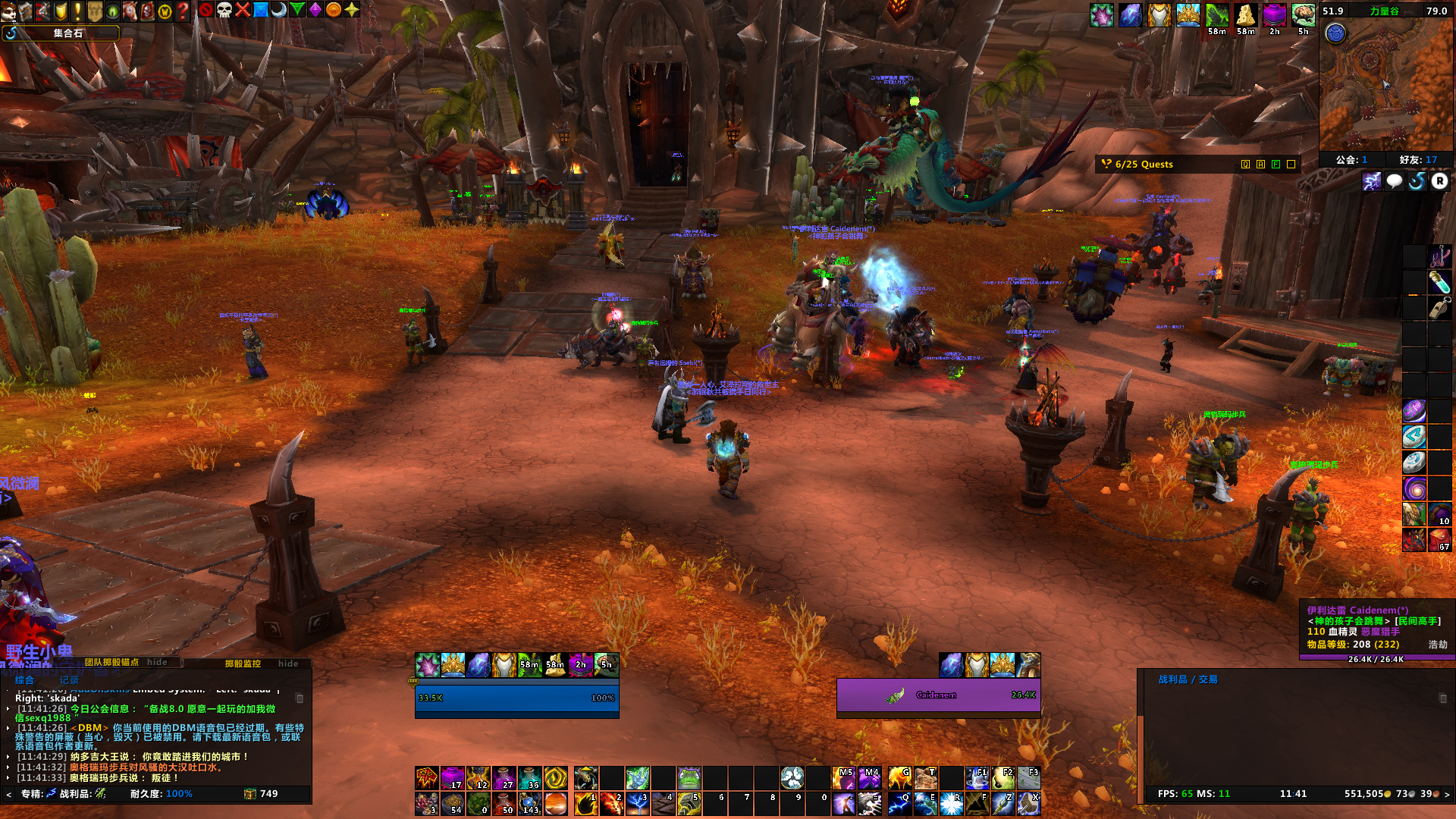Open the 公会 guild info panel
This screenshot has width=1456, height=819.
point(1351,160)
